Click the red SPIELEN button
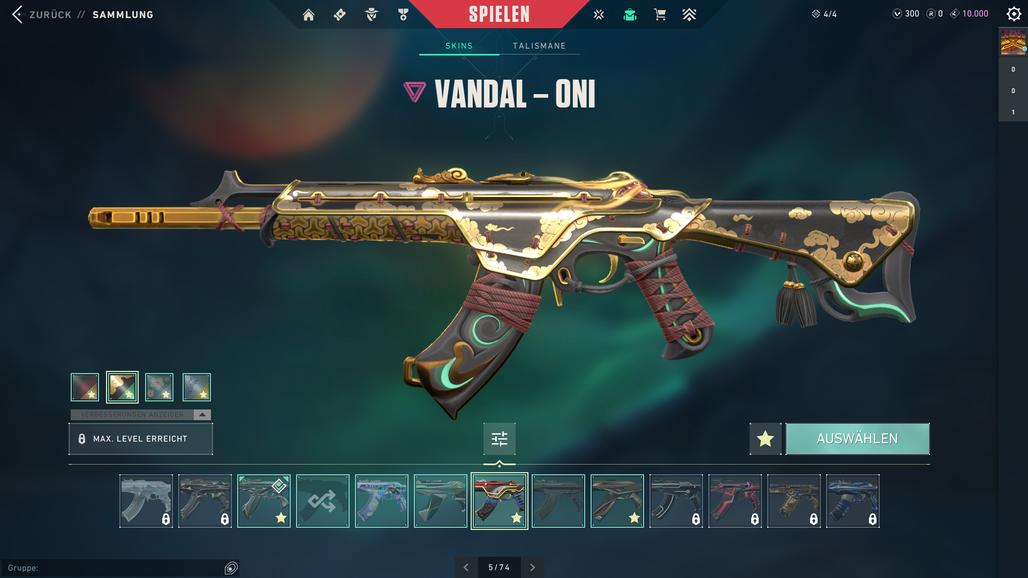This screenshot has width=1028, height=578. [499, 15]
